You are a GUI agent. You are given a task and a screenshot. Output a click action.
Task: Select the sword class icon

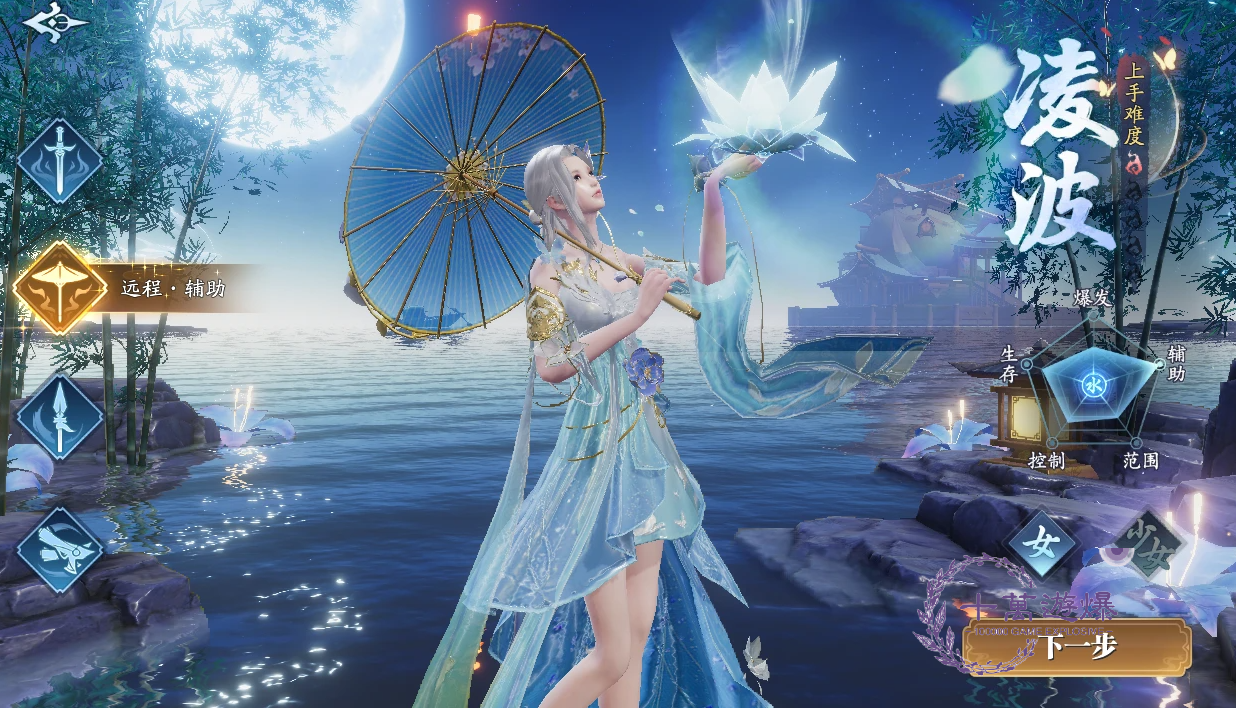(x=60, y=161)
